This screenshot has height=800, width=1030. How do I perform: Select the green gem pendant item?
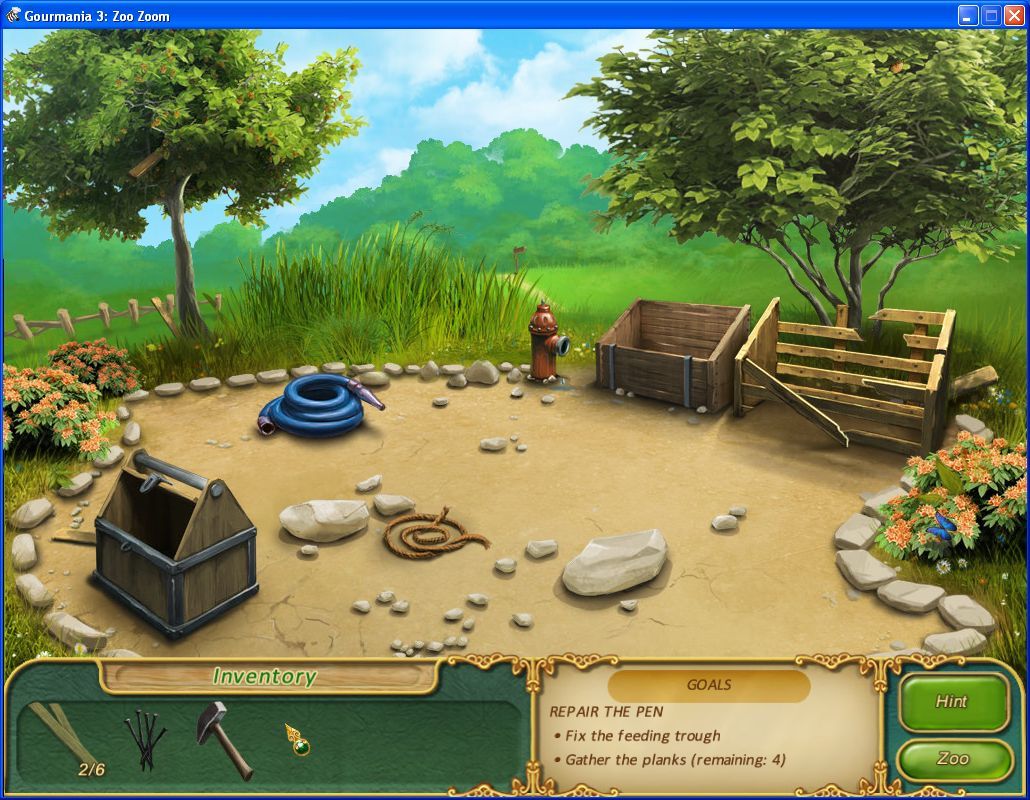(x=296, y=740)
